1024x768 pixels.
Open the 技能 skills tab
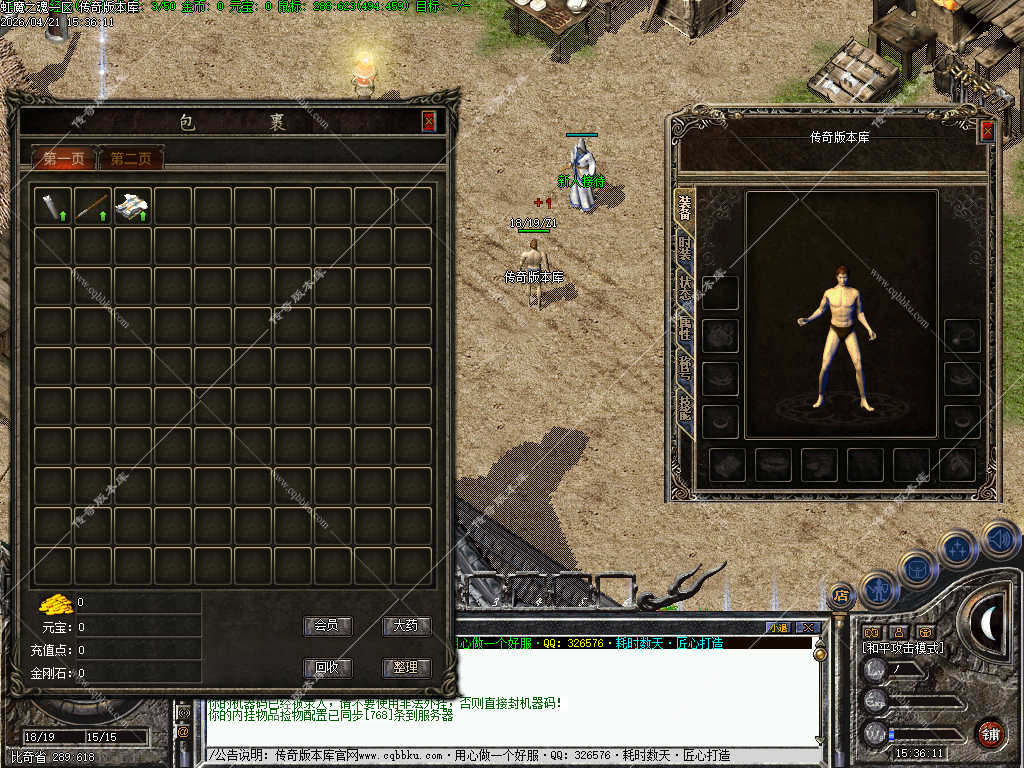(x=685, y=405)
